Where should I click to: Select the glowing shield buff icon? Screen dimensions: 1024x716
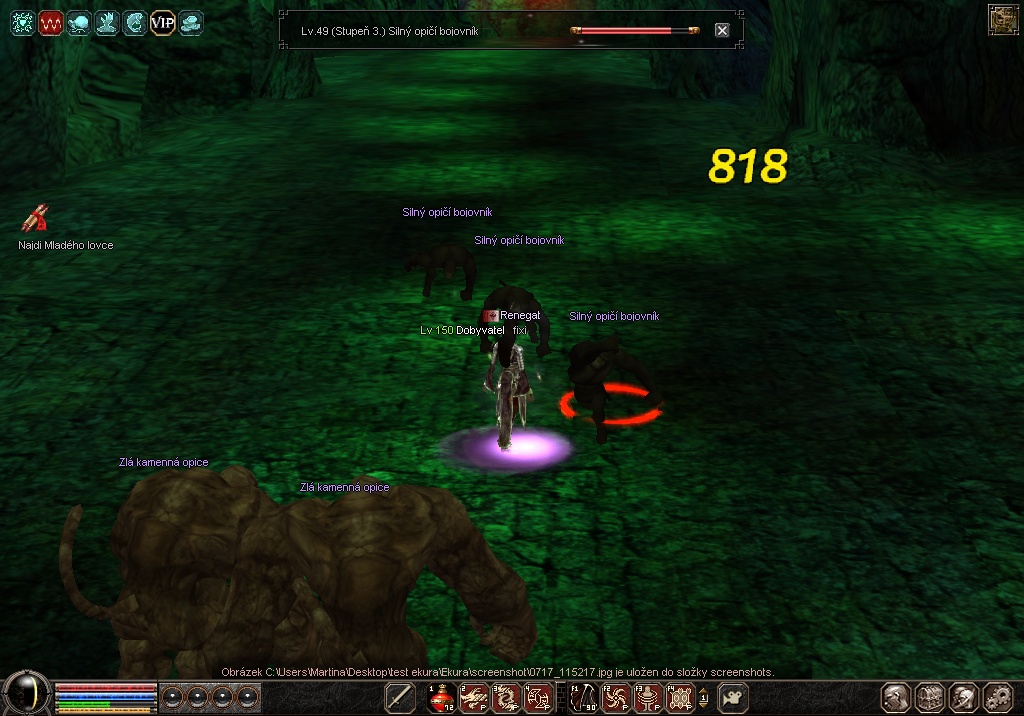click(x=22, y=22)
